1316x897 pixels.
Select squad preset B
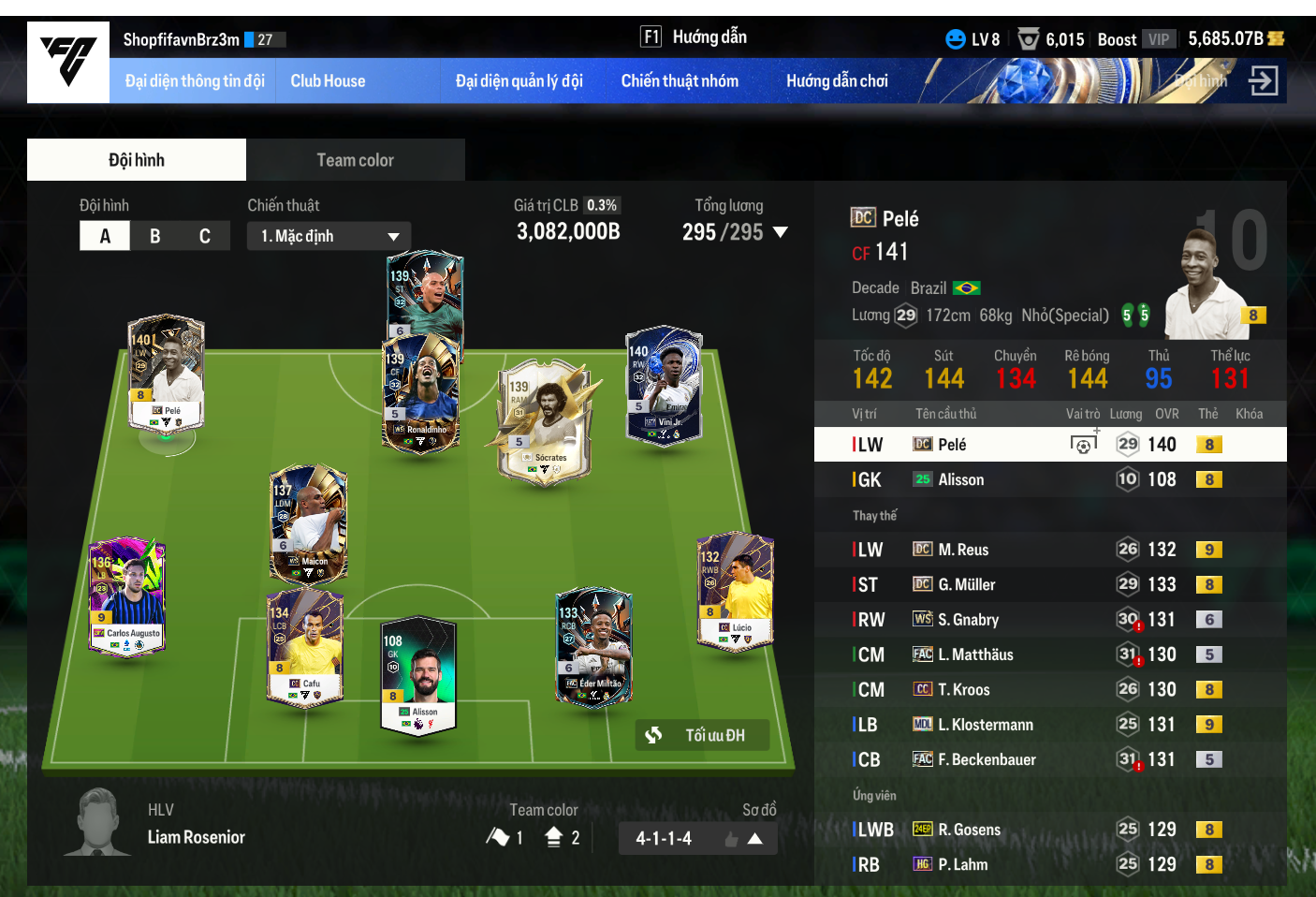pyautogui.click(x=154, y=236)
